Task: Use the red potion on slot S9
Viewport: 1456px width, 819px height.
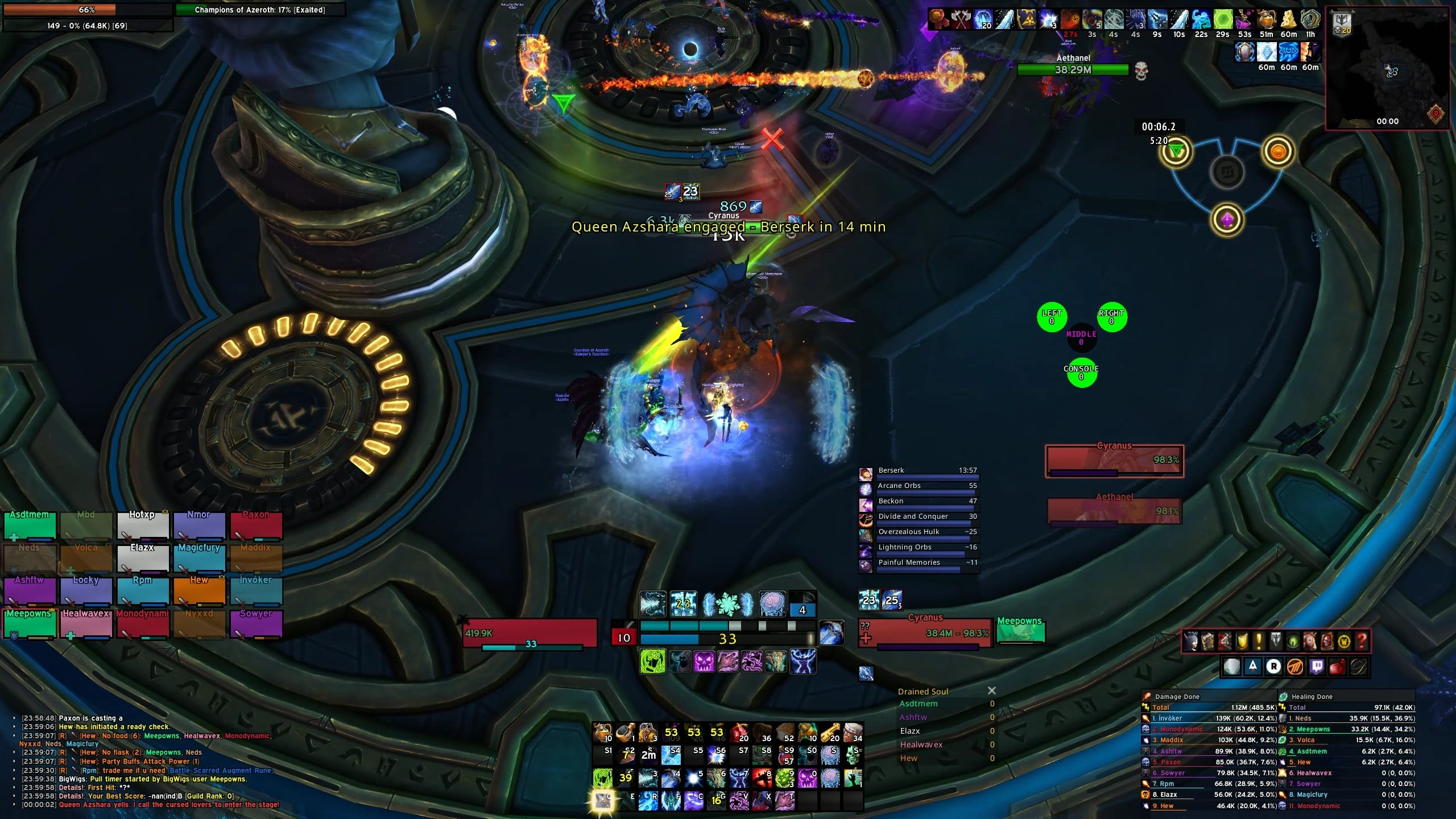Action: click(x=784, y=755)
